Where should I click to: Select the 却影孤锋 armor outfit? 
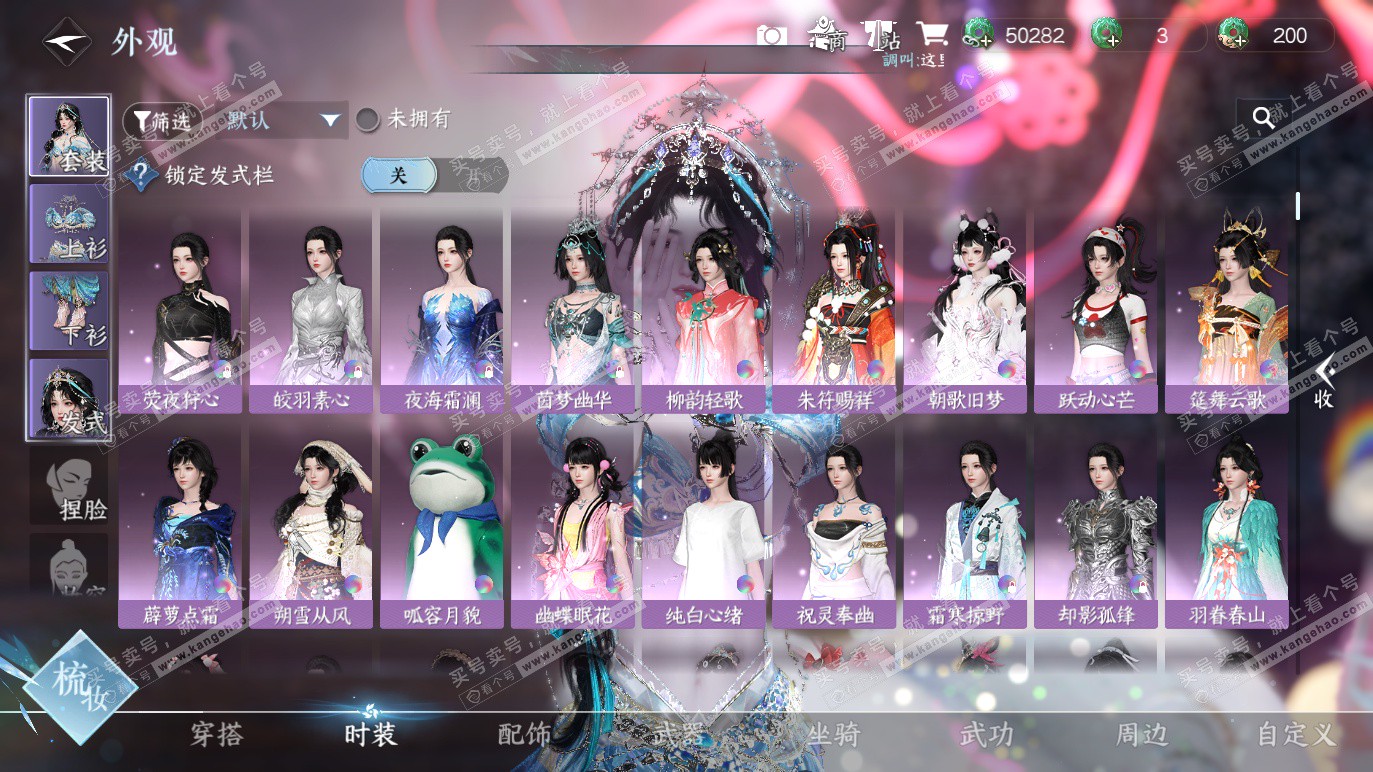[1096, 525]
